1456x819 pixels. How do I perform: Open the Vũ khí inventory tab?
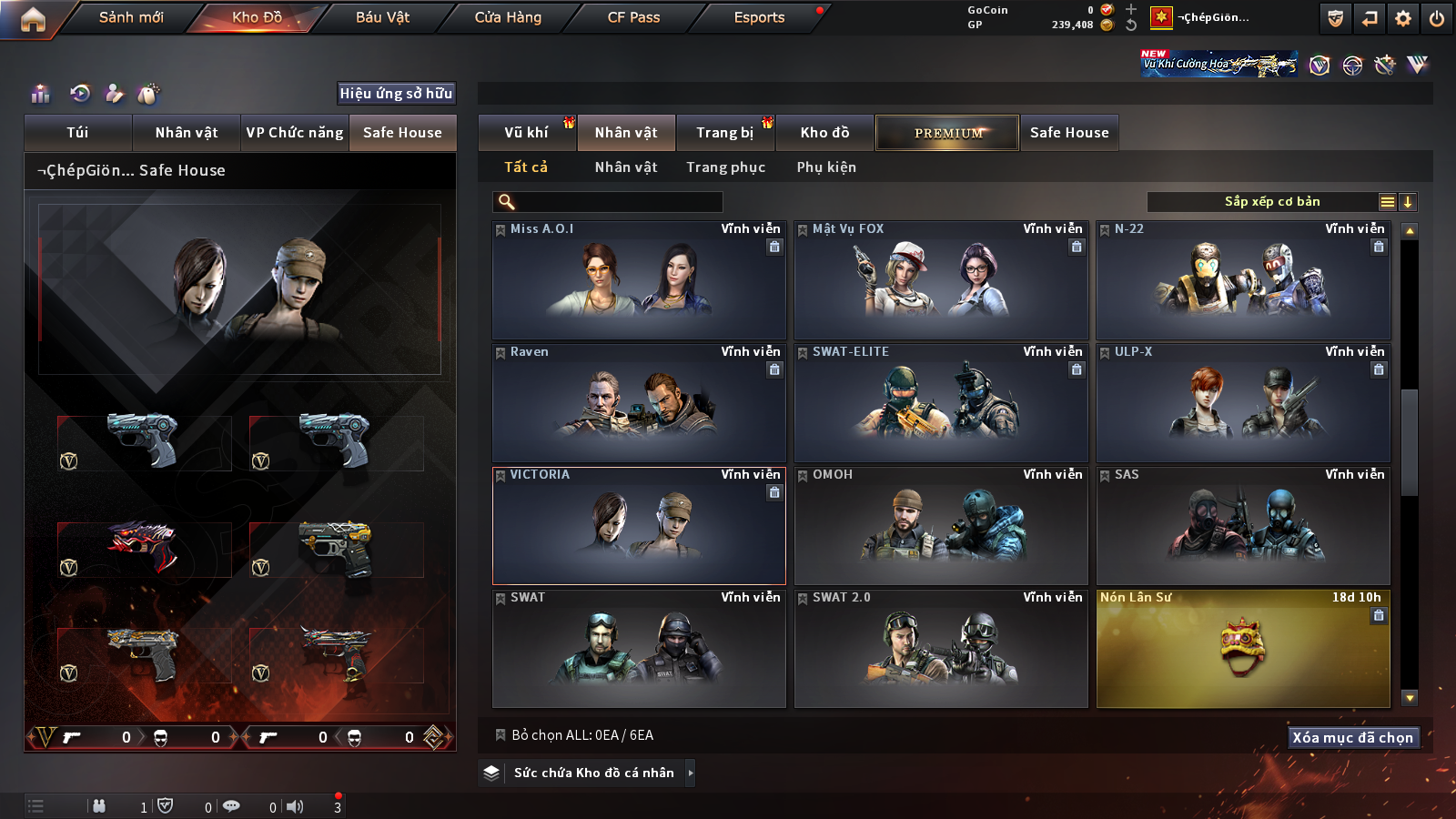pyautogui.click(x=526, y=133)
